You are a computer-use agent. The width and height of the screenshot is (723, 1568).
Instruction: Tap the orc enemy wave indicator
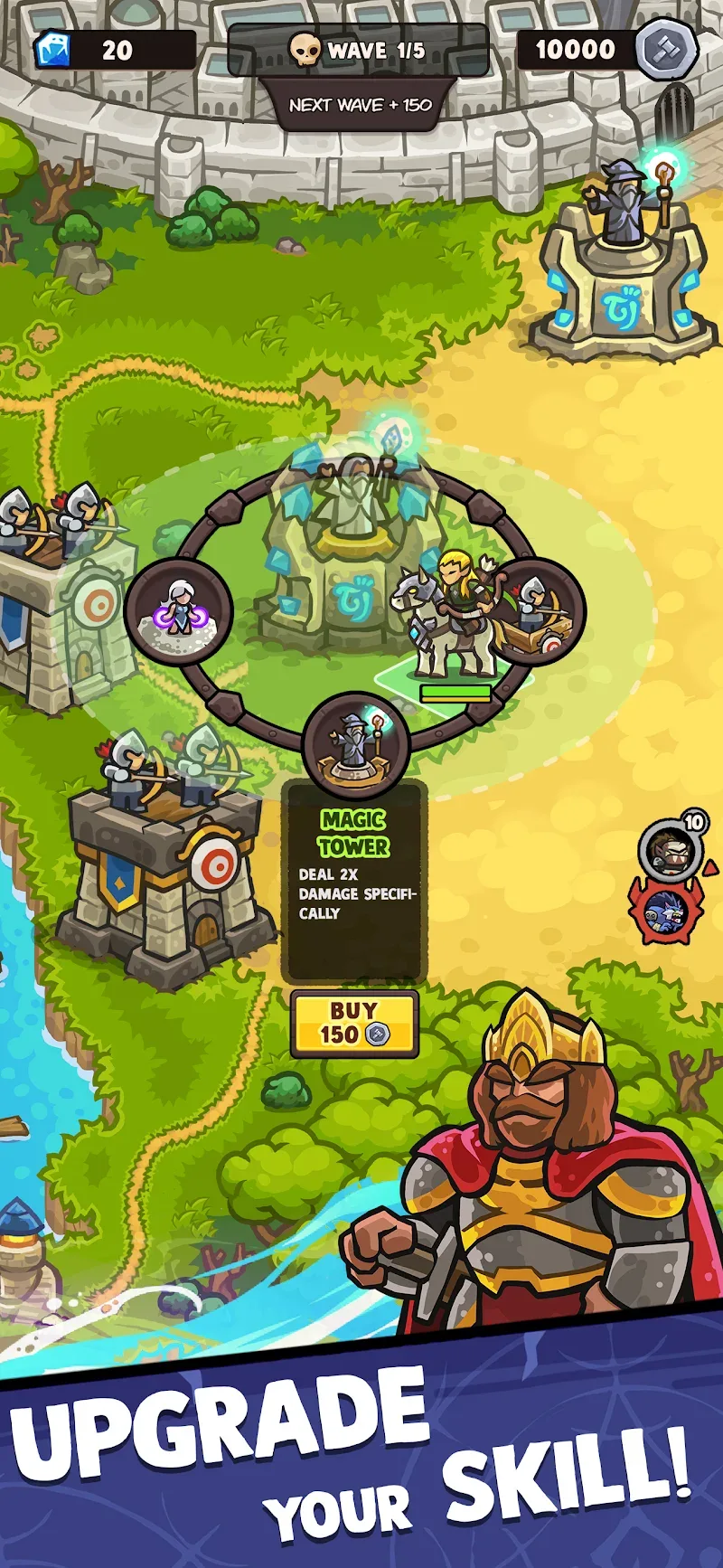(x=671, y=850)
